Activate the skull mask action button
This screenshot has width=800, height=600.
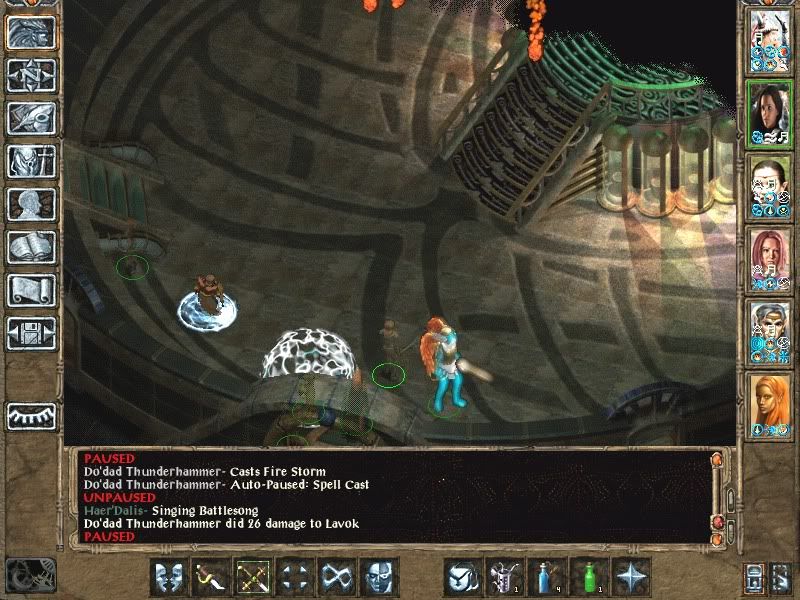point(379,577)
